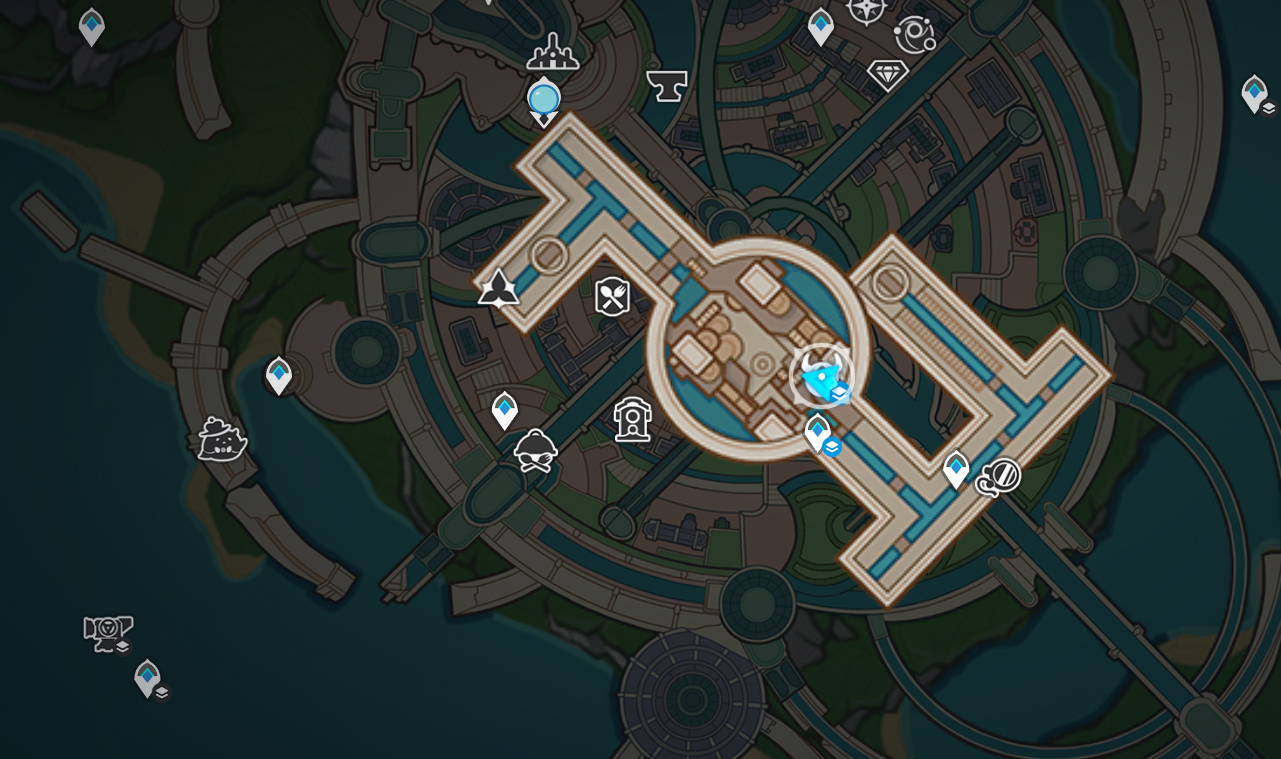The width and height of the screenshot is (1281, 759).
Task: Open the chef-hat cooking spot marker
Action: pyautogui.click(x=537, y=449)
